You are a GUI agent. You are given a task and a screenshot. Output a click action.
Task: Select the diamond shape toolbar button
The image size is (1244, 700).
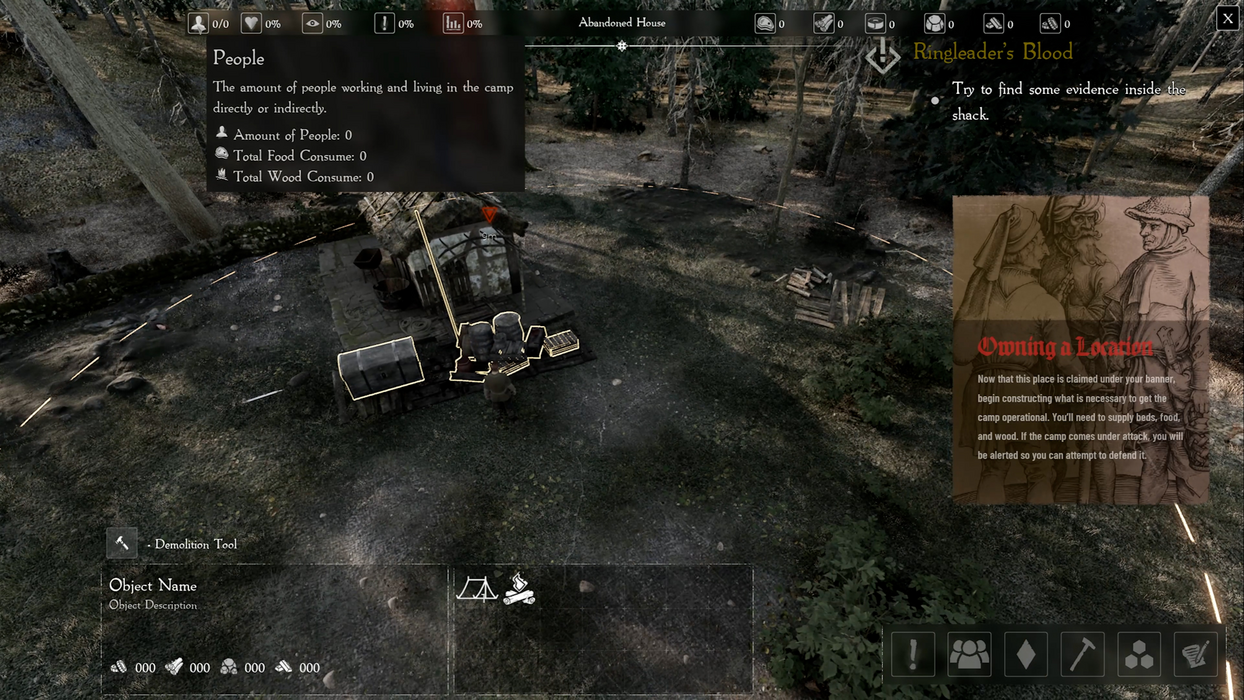(x=1025, y=654)
